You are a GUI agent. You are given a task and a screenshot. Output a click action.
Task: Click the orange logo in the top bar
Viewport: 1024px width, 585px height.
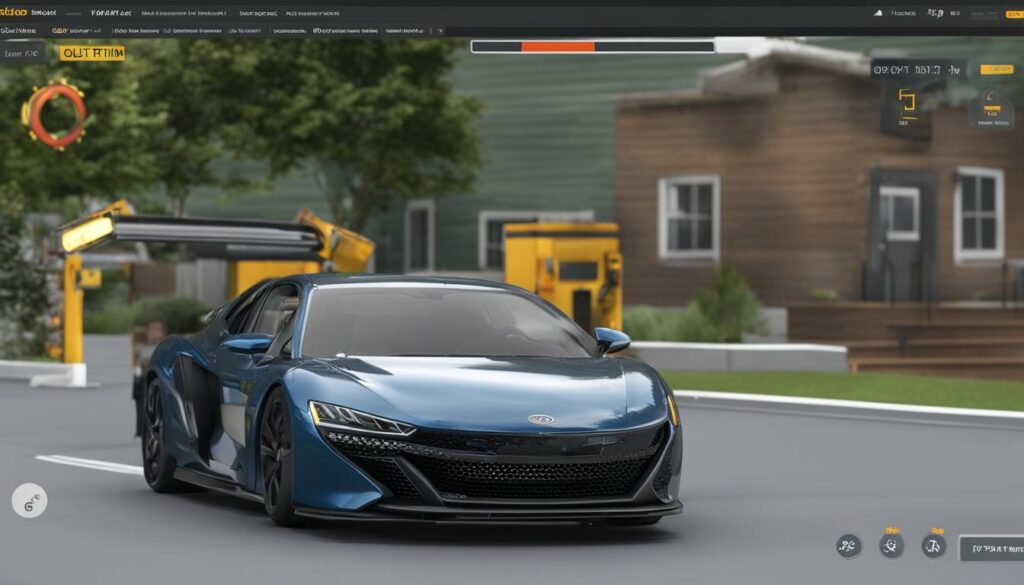[x=14, y=13]
